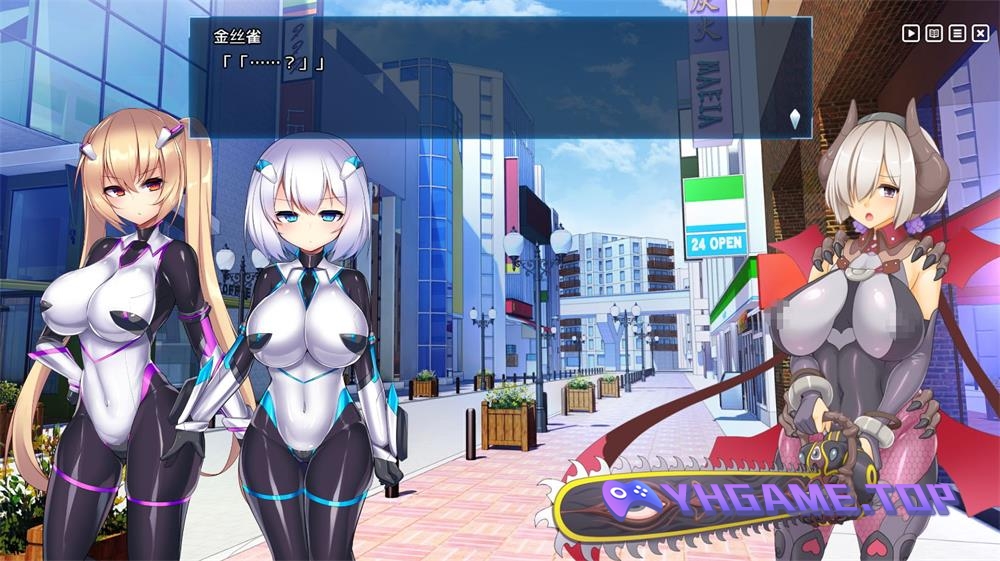Start auto-play with the play triangle icon
This screenshot has width=1000, height=561.
(911, 33)
